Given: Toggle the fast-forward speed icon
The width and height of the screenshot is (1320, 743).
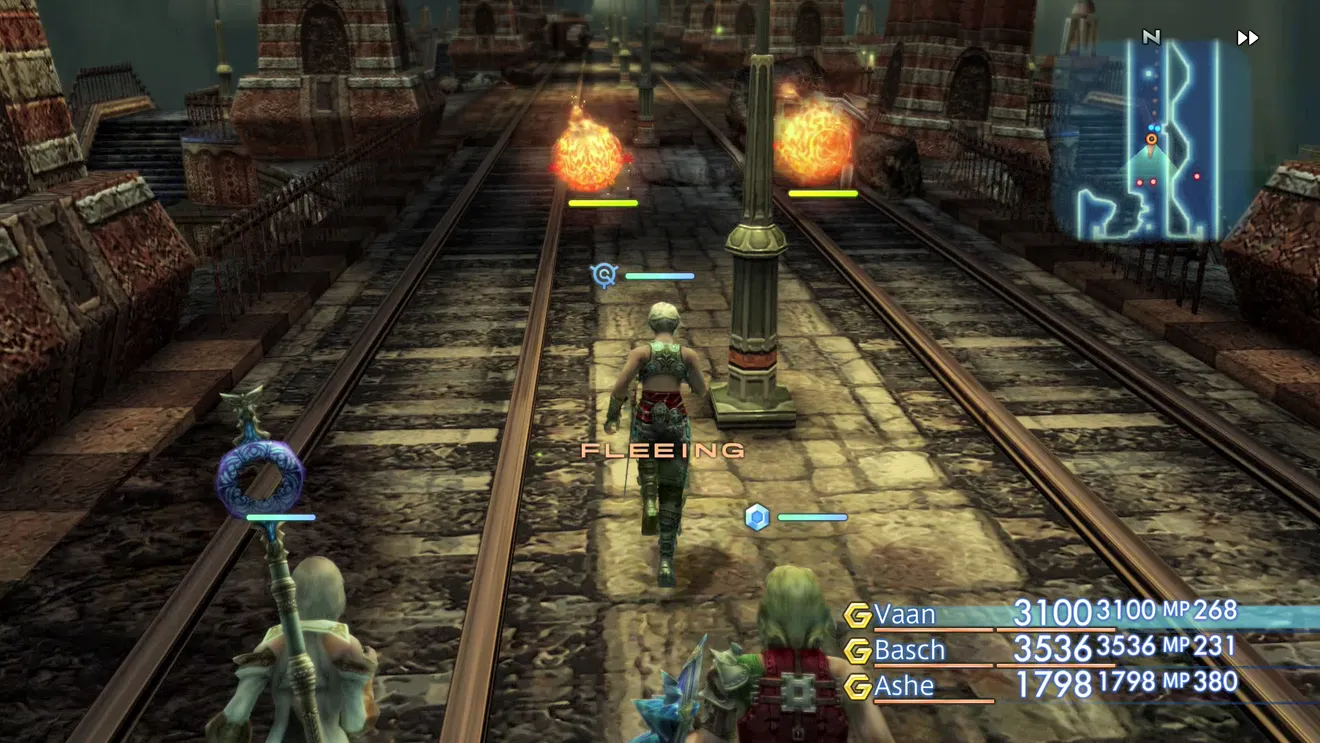Looking at the screenshot, I should (x=1247, y=38).
